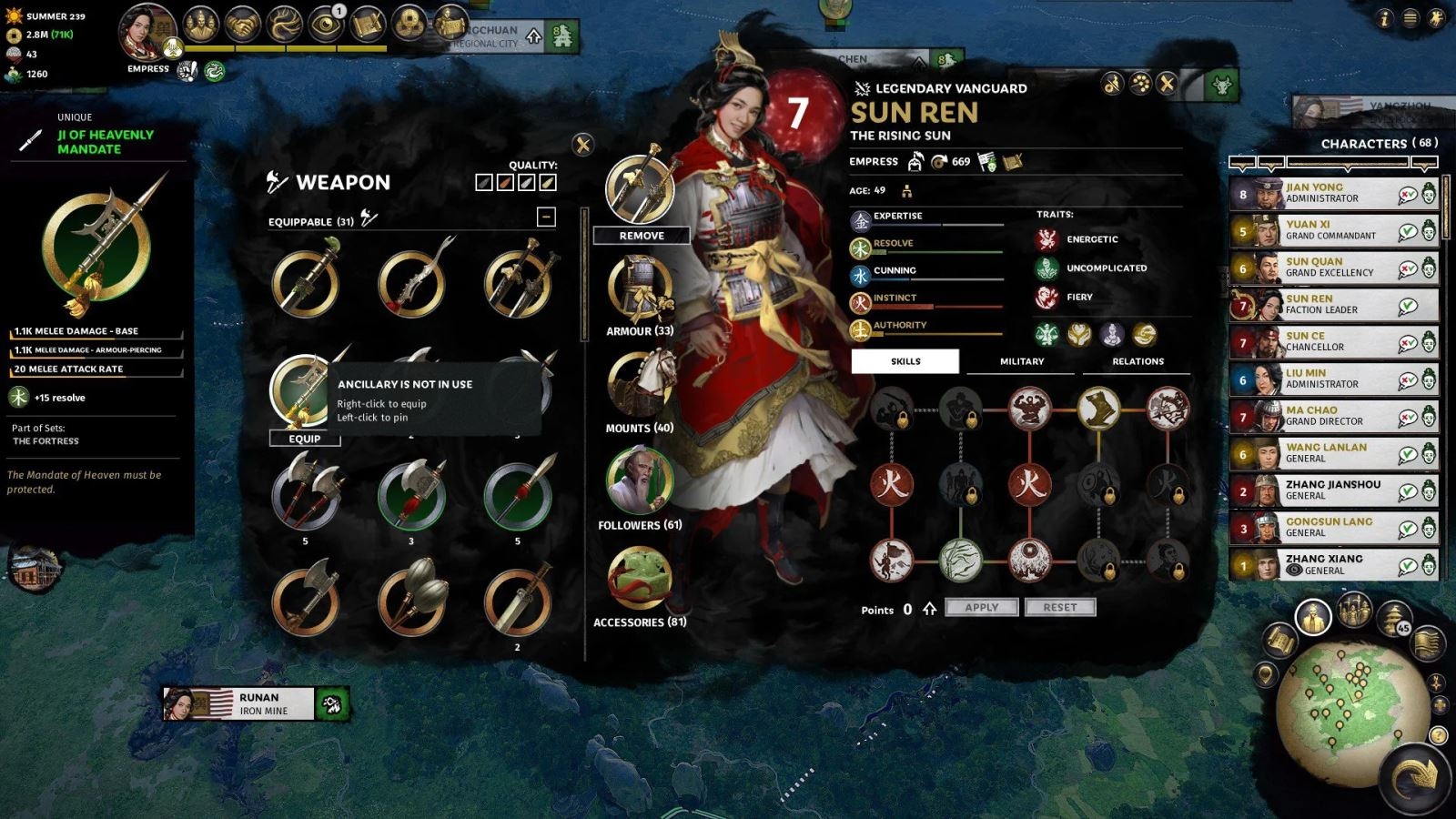Open the undercover network eye icon
The width and height of the screenshot is (1456, 819).
(x=325, y=25)
